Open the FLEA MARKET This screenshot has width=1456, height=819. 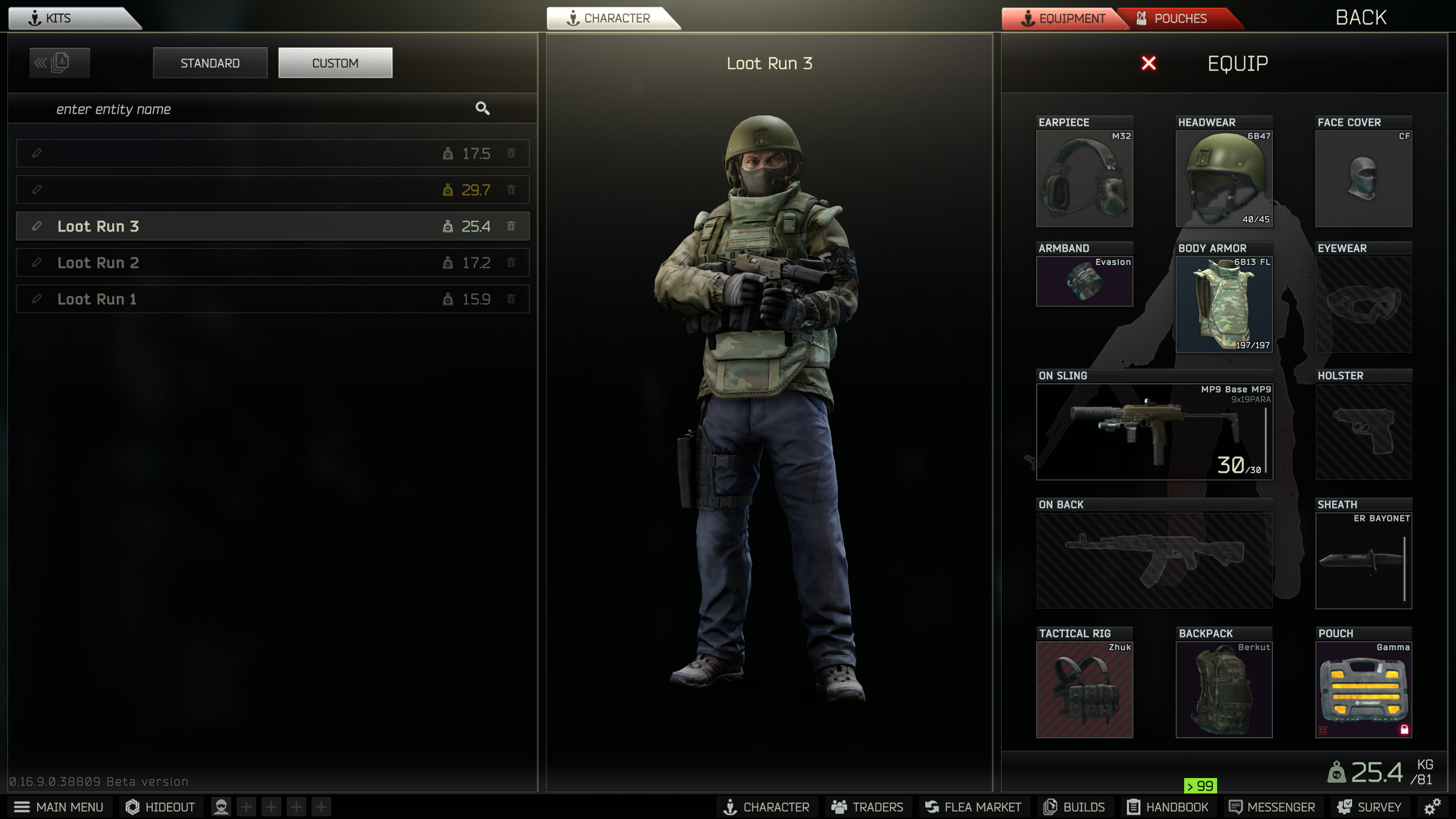[x=974, y=807]
